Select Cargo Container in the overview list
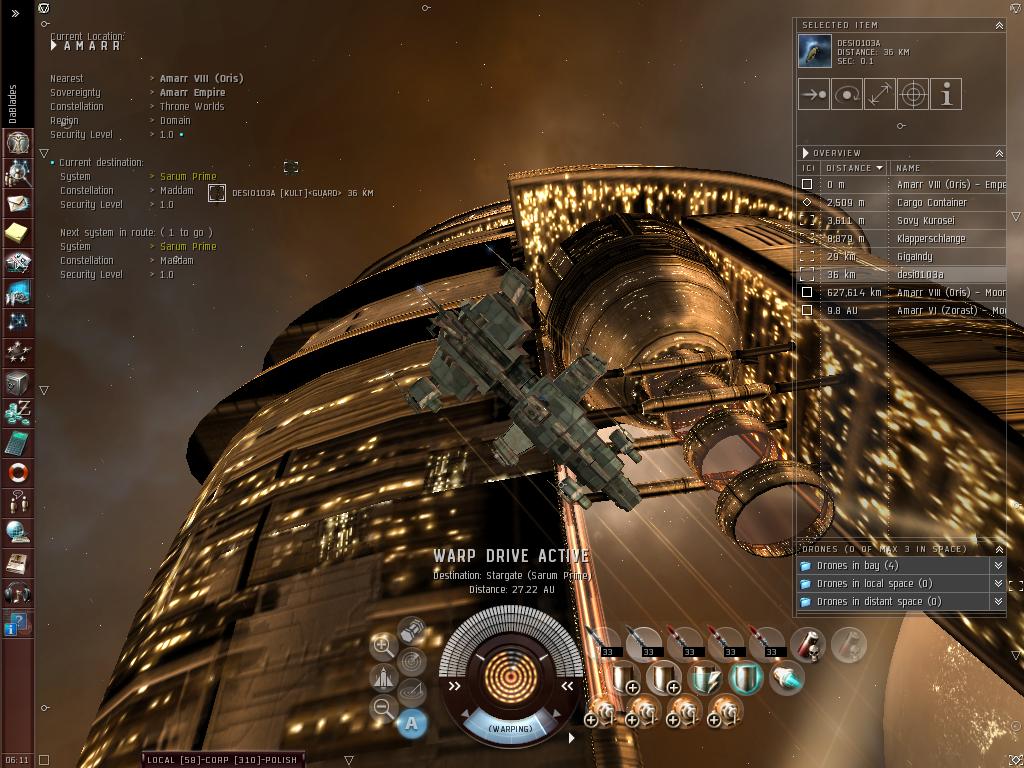The width and height of the screenshot is (1024, 768). tap(931, 203)
